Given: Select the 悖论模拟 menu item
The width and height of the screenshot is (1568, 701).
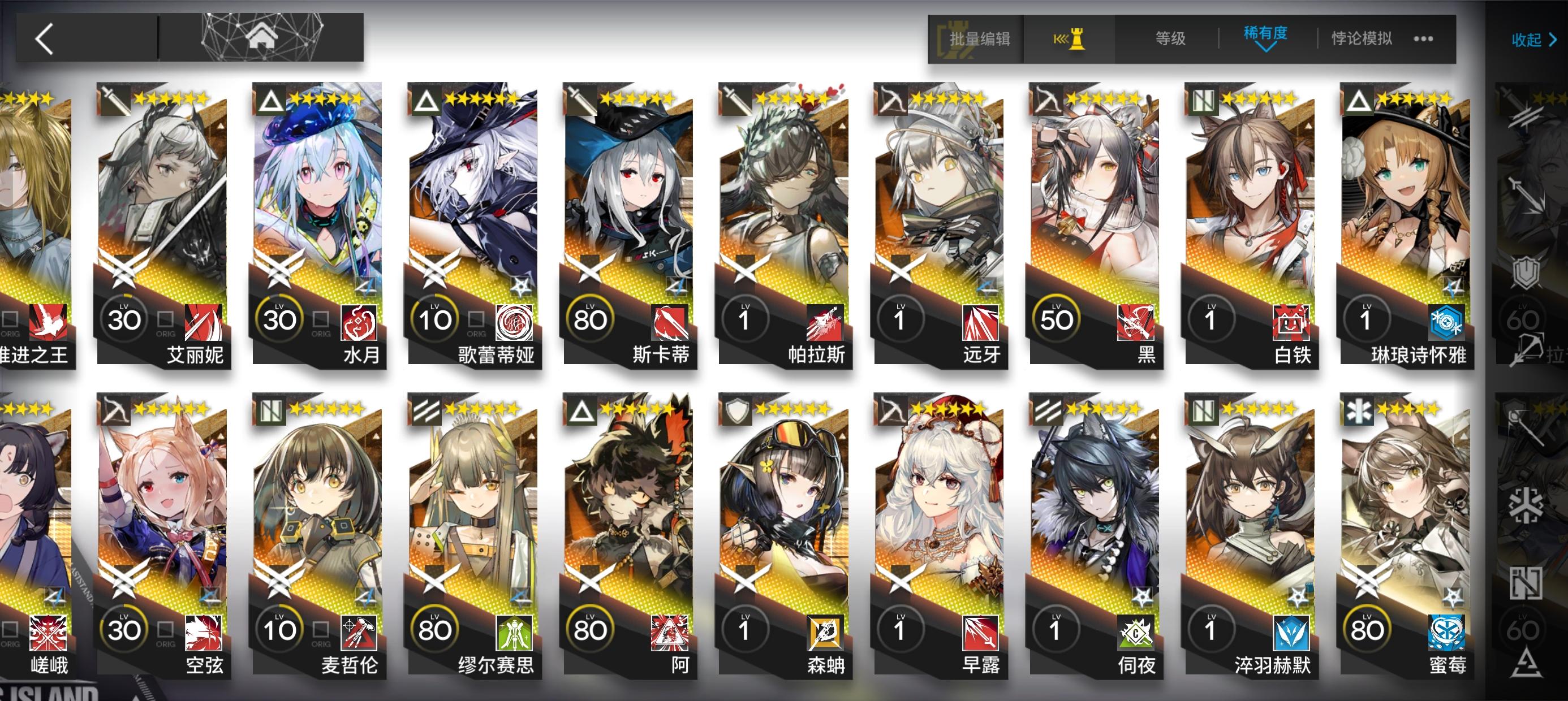Looking at the screenshot, I should [1360, 38].
